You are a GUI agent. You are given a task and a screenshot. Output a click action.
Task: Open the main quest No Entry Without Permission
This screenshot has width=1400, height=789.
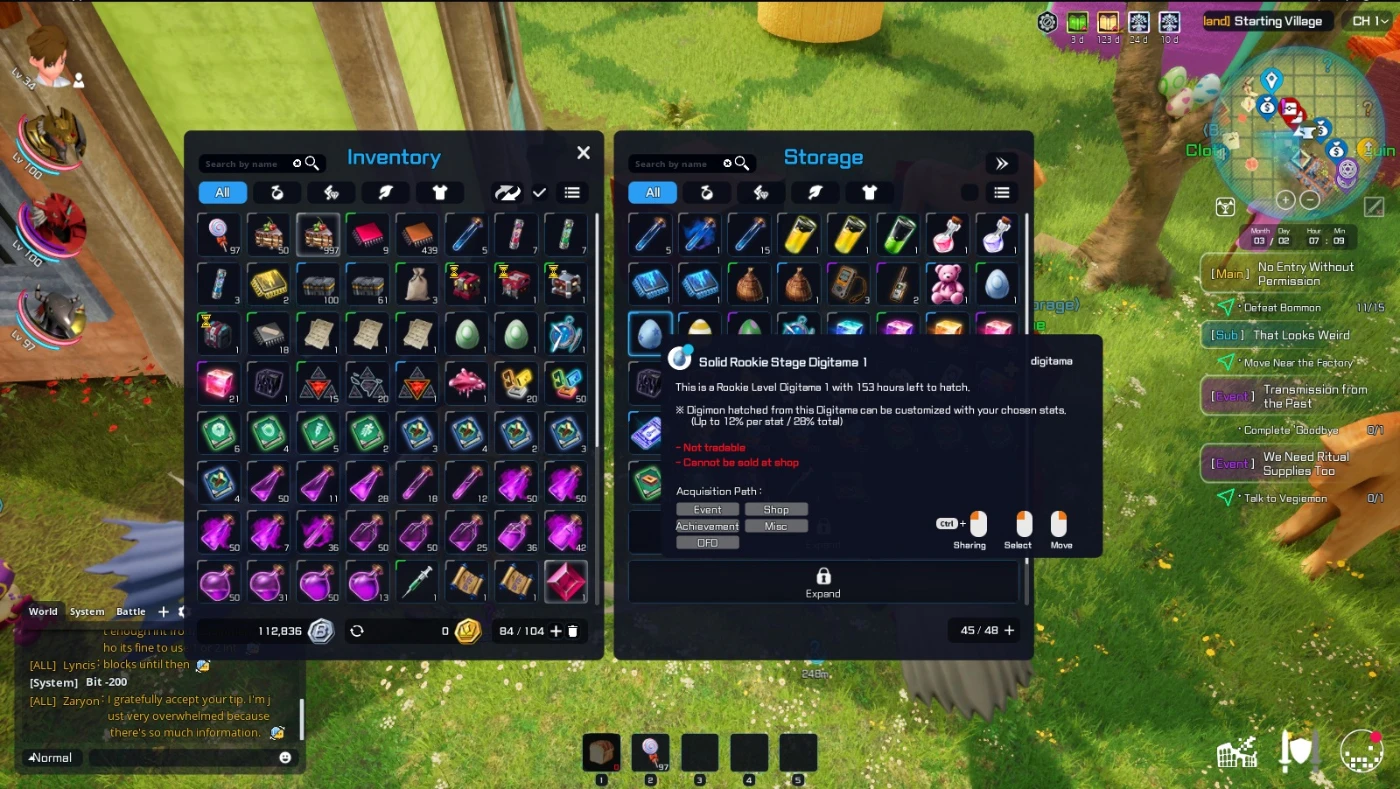(1304, 274)
